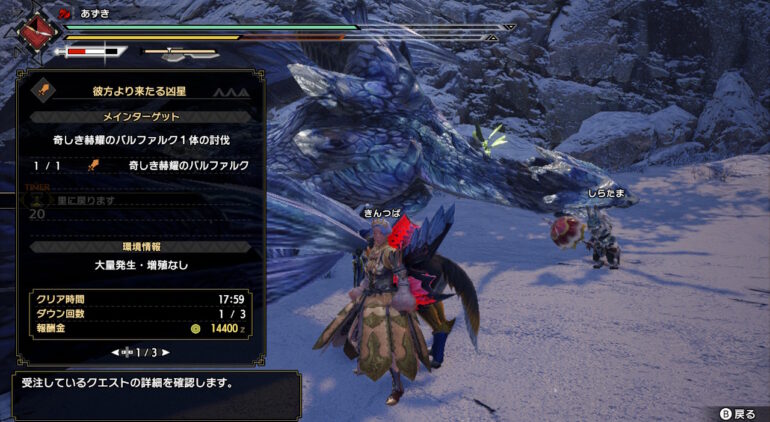Open the メインターゲット section header

pyautogui.click(x=140, y=116)
